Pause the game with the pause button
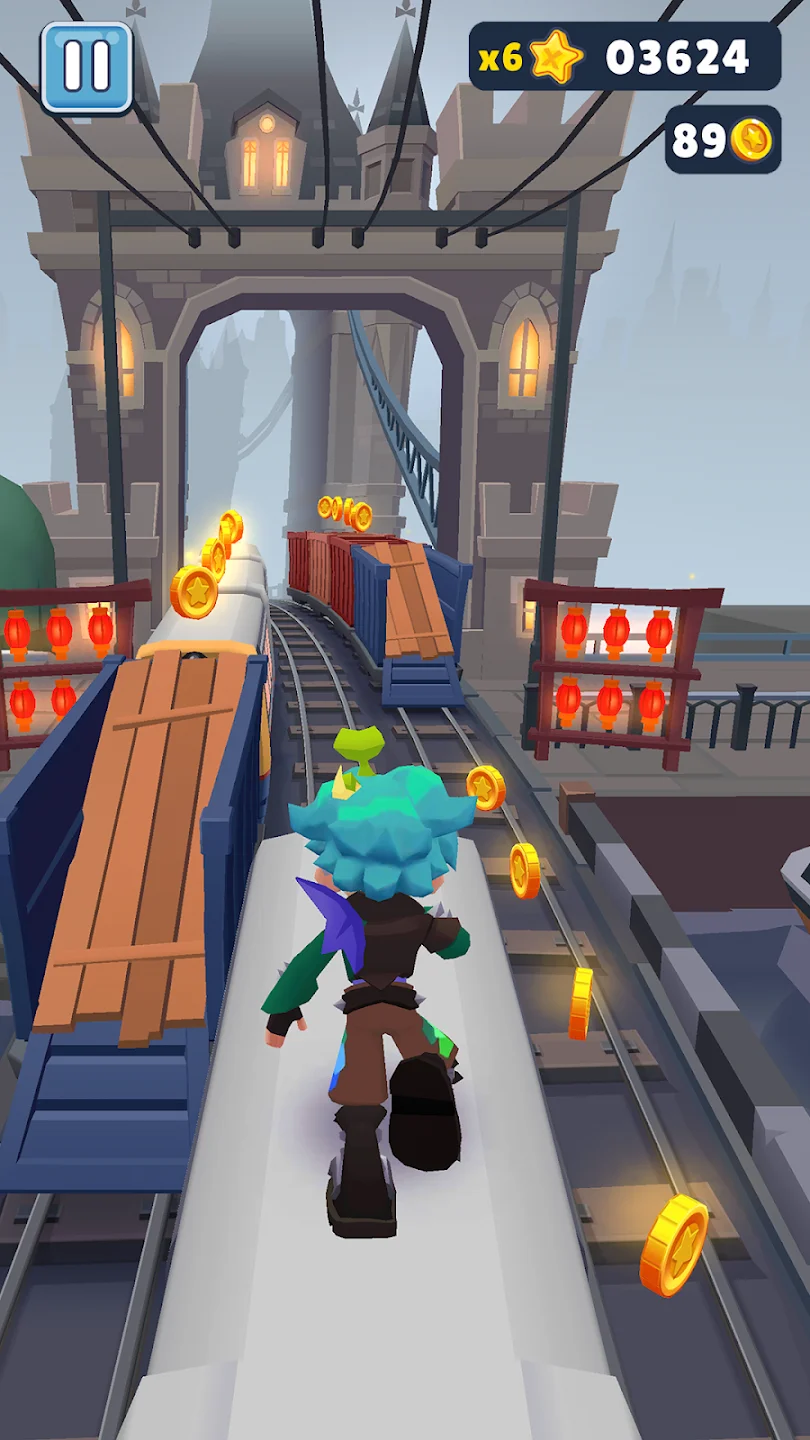The width and height of the screenshot is (810, 1440). point(86,67)
